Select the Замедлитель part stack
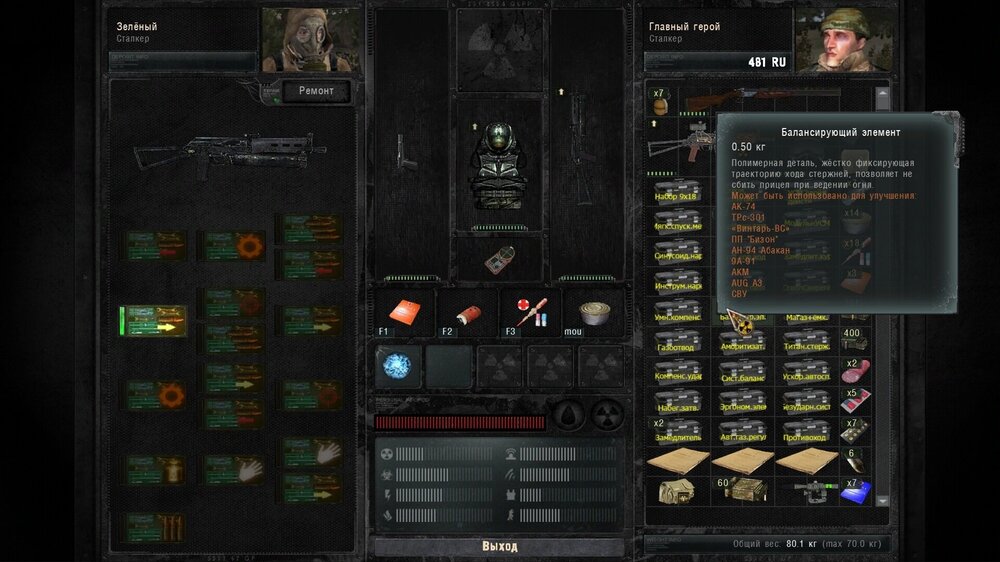Screen dimensions: 1000x562 [678, 432]
